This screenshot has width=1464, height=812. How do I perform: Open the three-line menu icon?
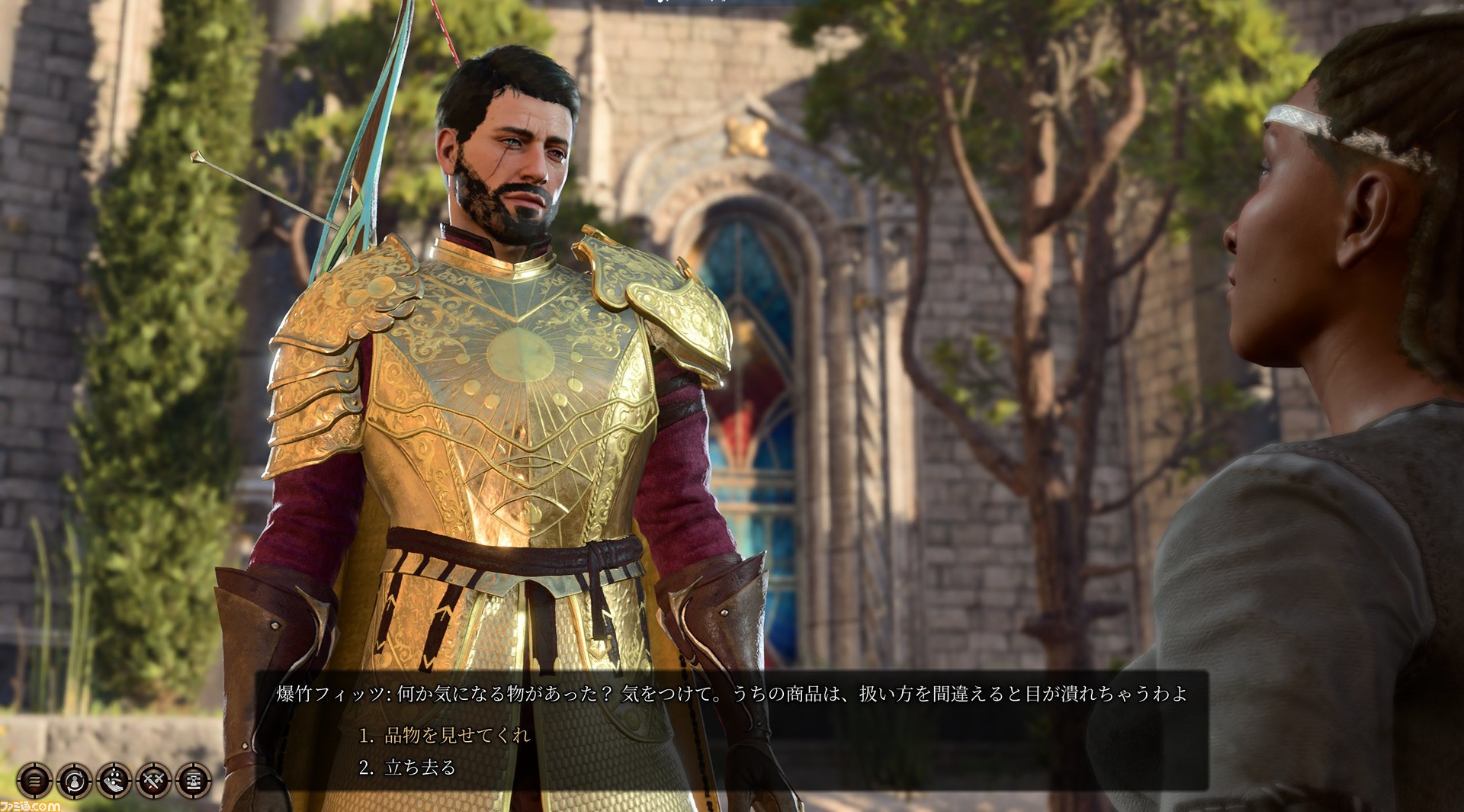34,781
